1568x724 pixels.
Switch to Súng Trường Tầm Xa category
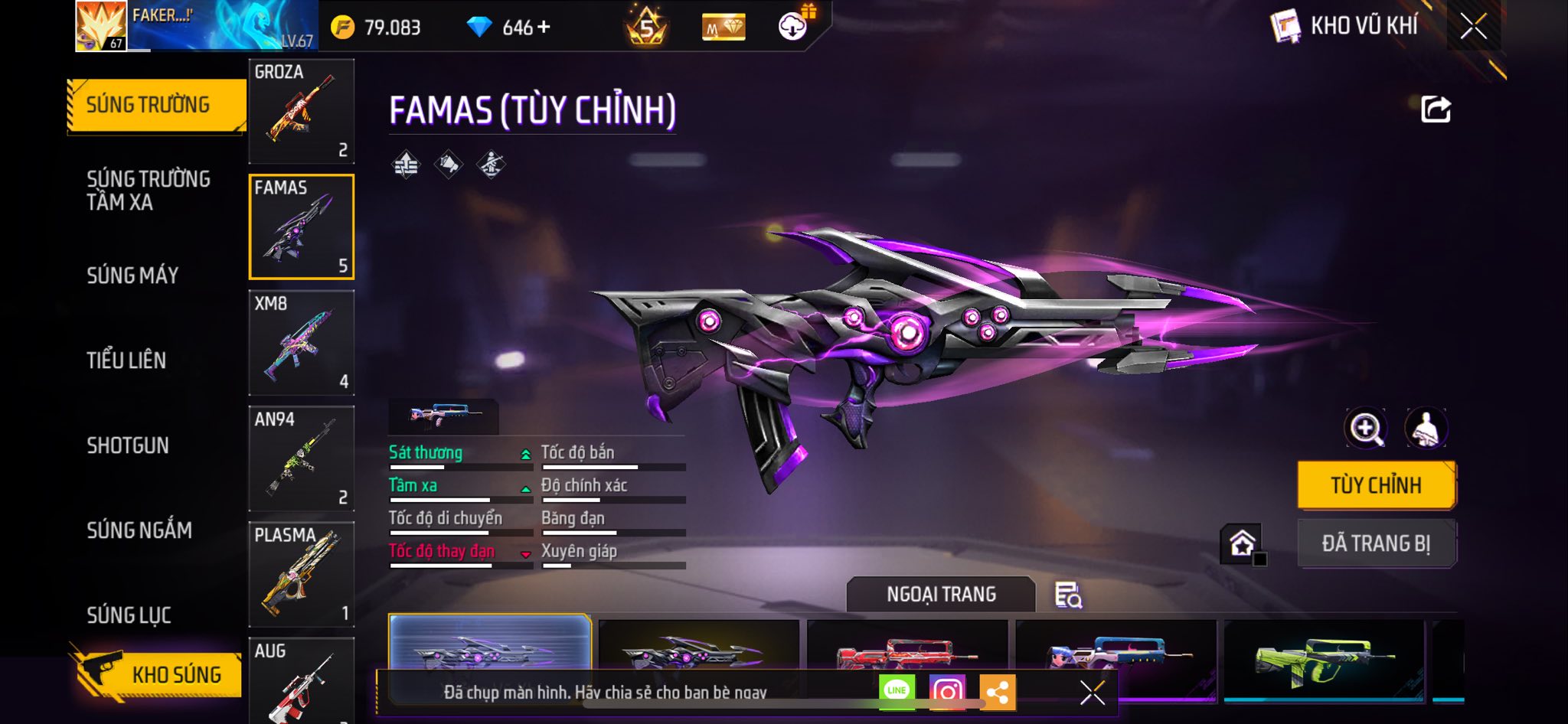(148, 191)
